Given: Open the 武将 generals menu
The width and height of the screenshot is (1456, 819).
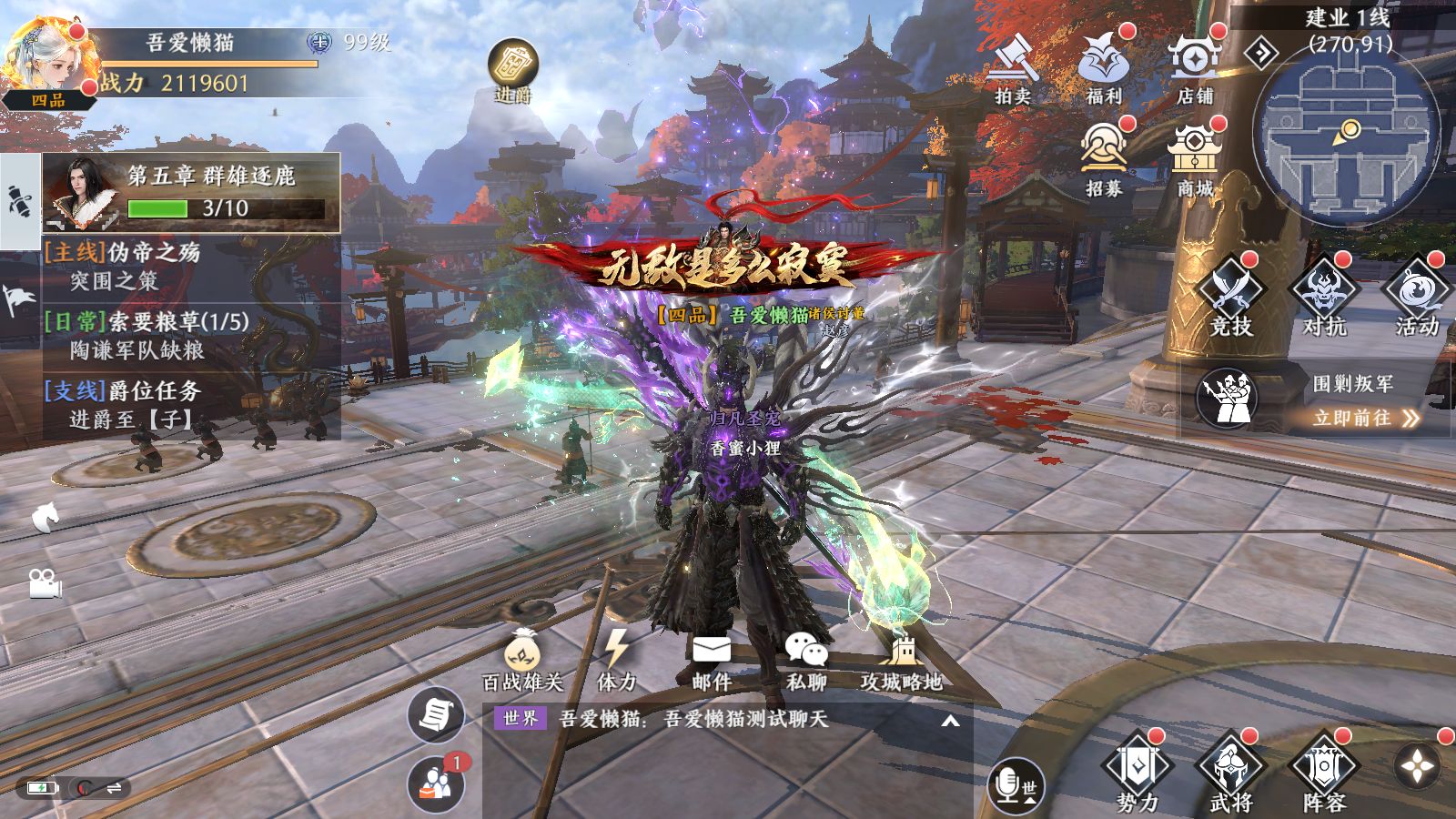Looking at the screenshot, I should [x=1230, y=773].
